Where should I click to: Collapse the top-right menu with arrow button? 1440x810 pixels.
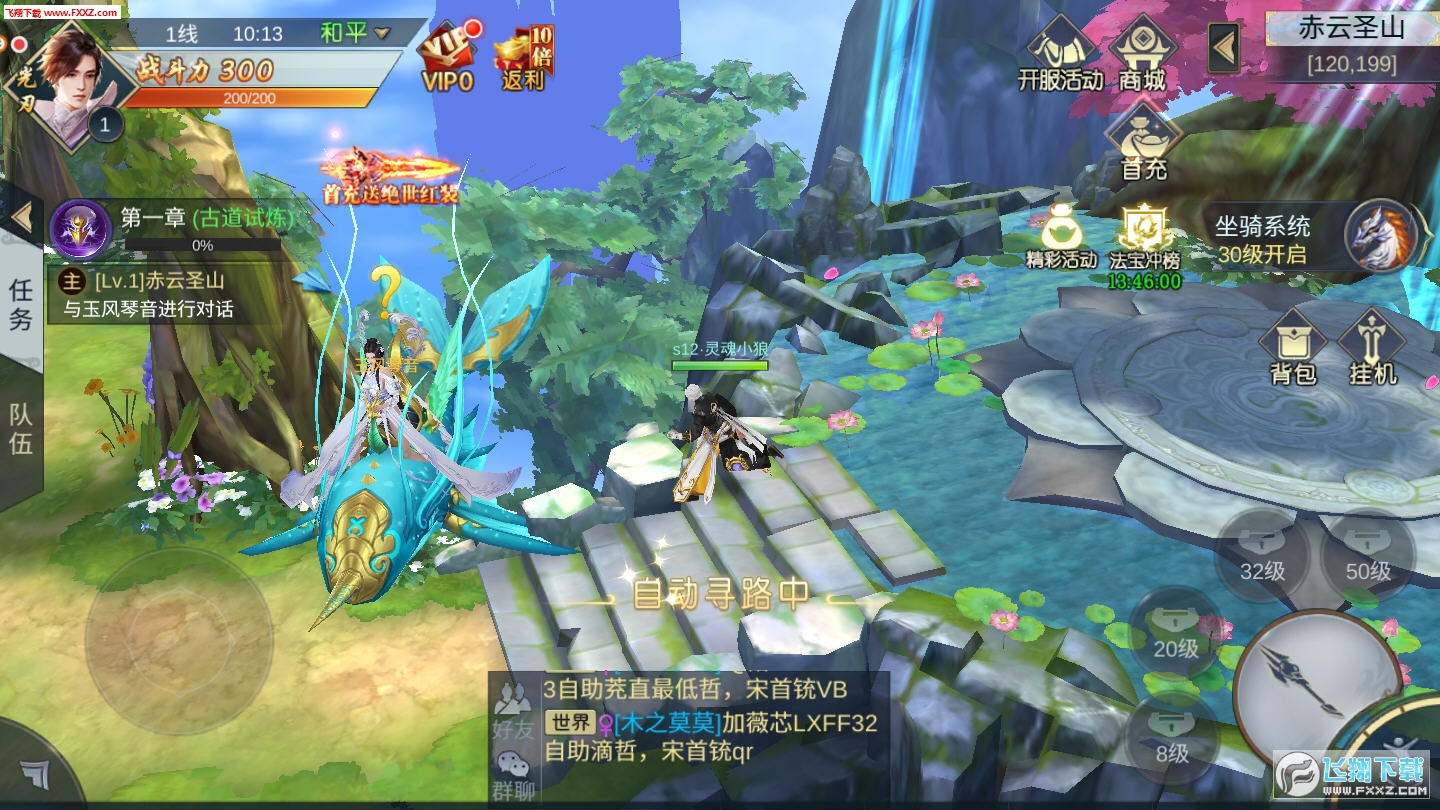pos(1224,47)
